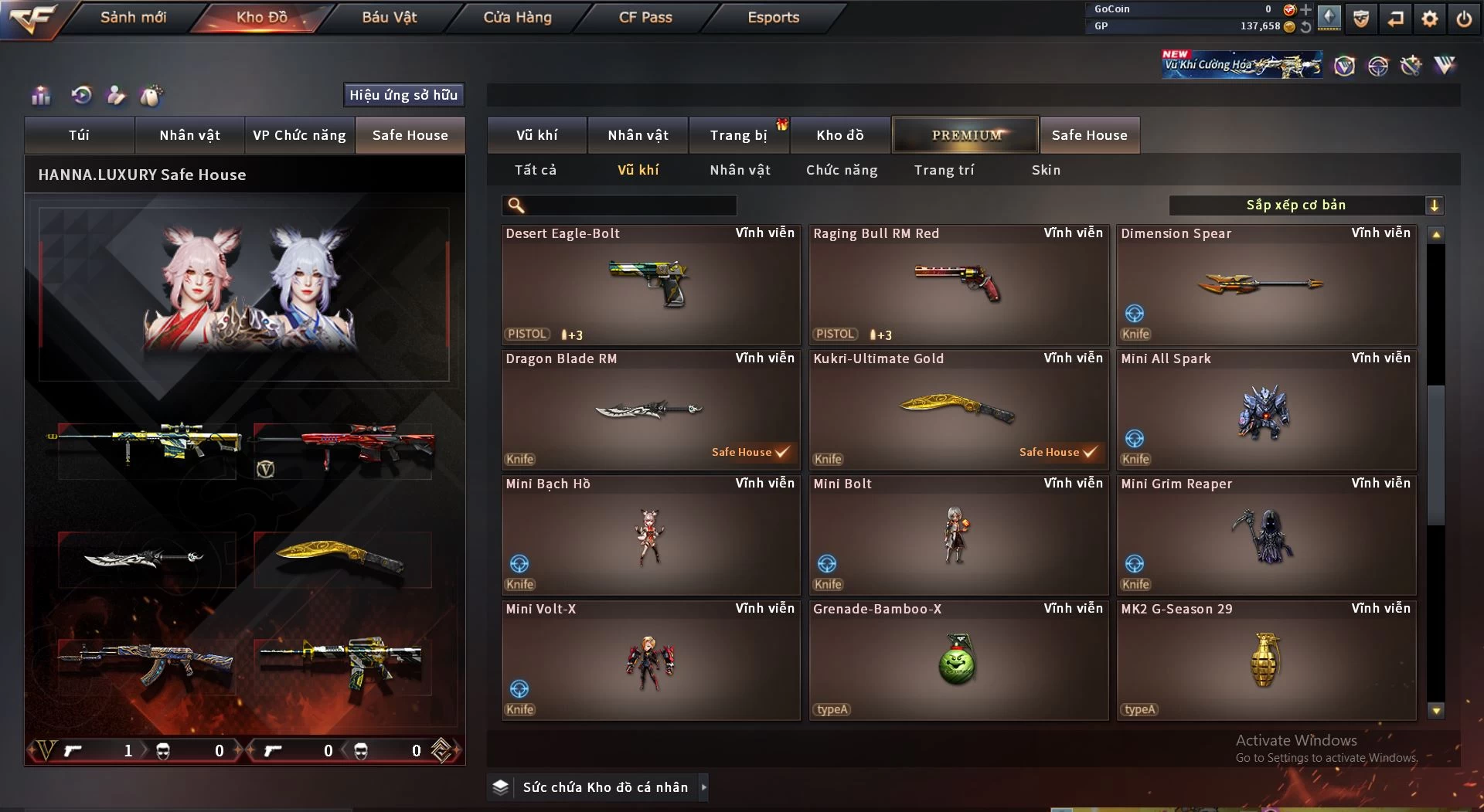Switch to the Trang bị tab
Screen dimensions: 1484x812
[738, 135]
